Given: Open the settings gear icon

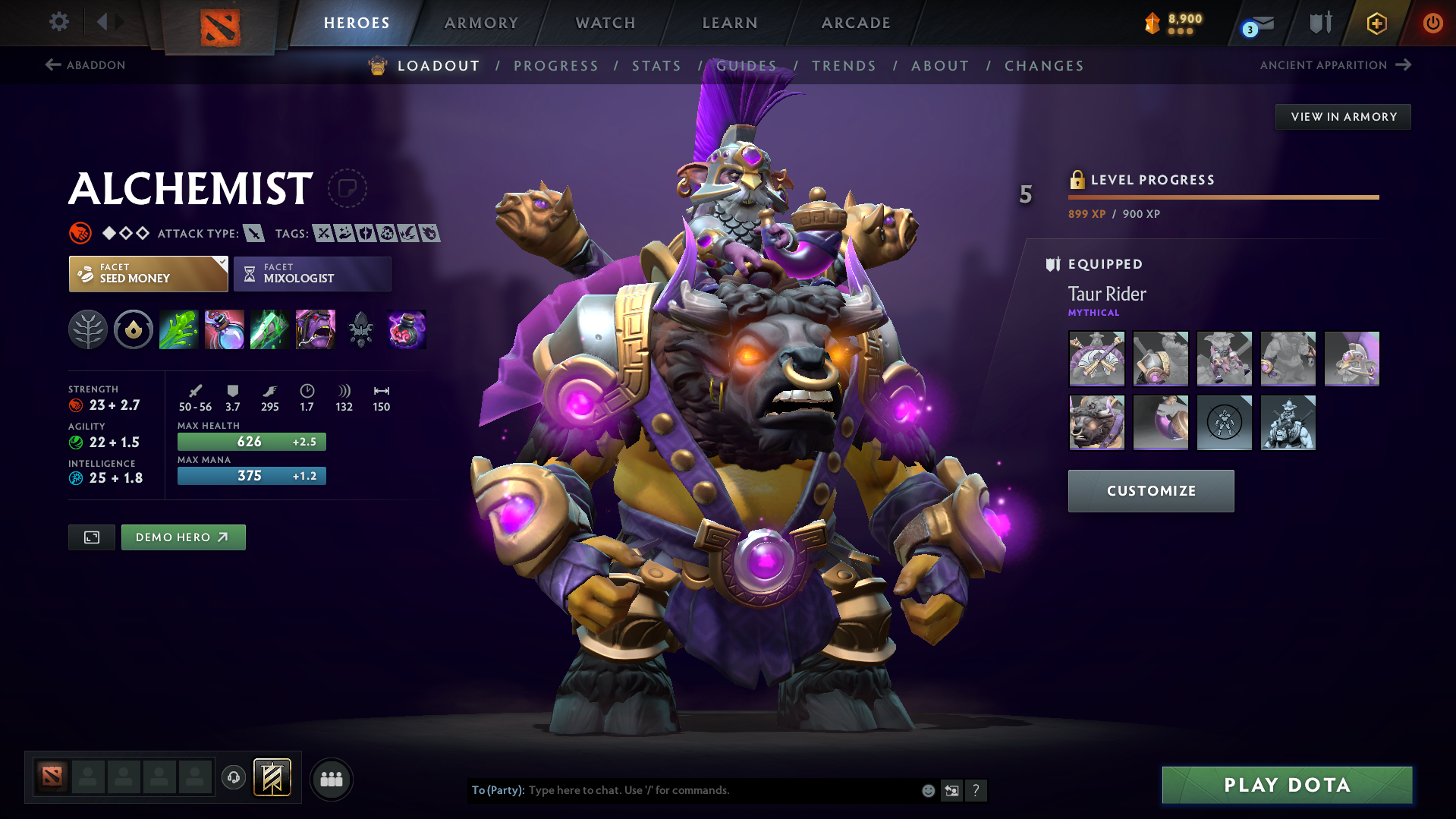Looking at the screenshot, I should click(x=58, y=22).
